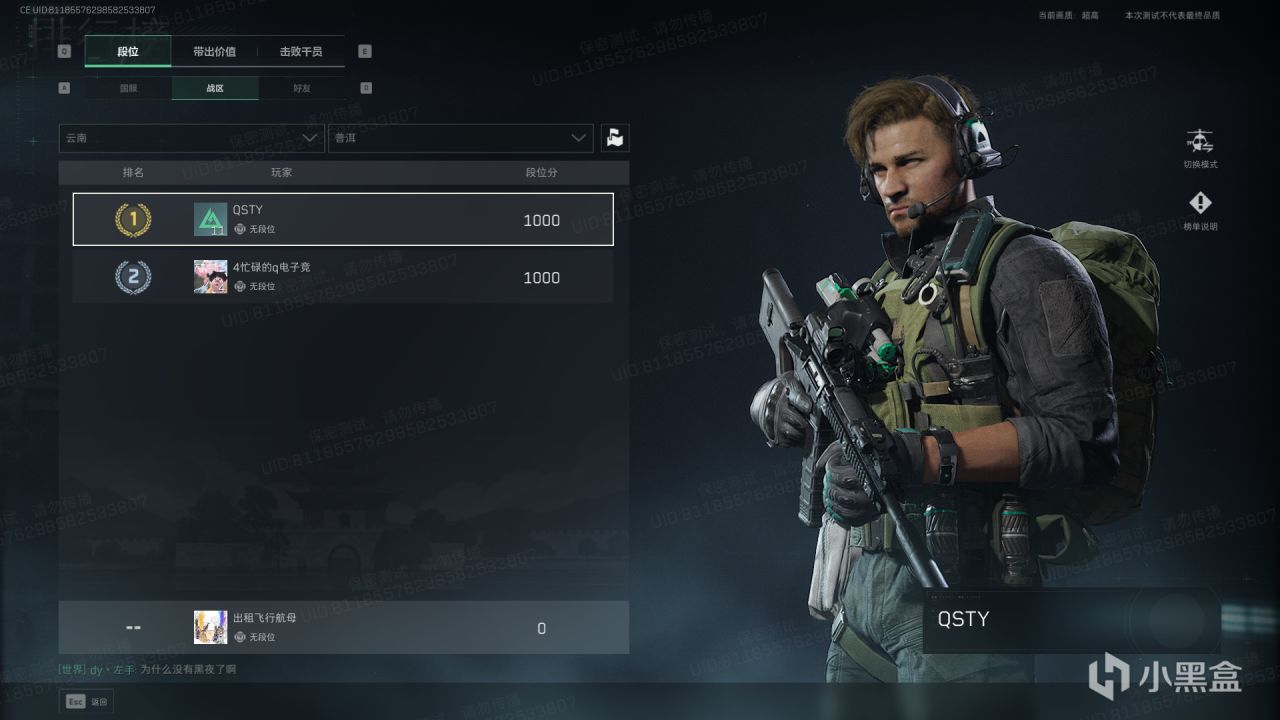Choose the rank 2 player 4忙碌的q电子竞 row
Viewport: 1280px width, 720px height.
[x=343, y=277]
